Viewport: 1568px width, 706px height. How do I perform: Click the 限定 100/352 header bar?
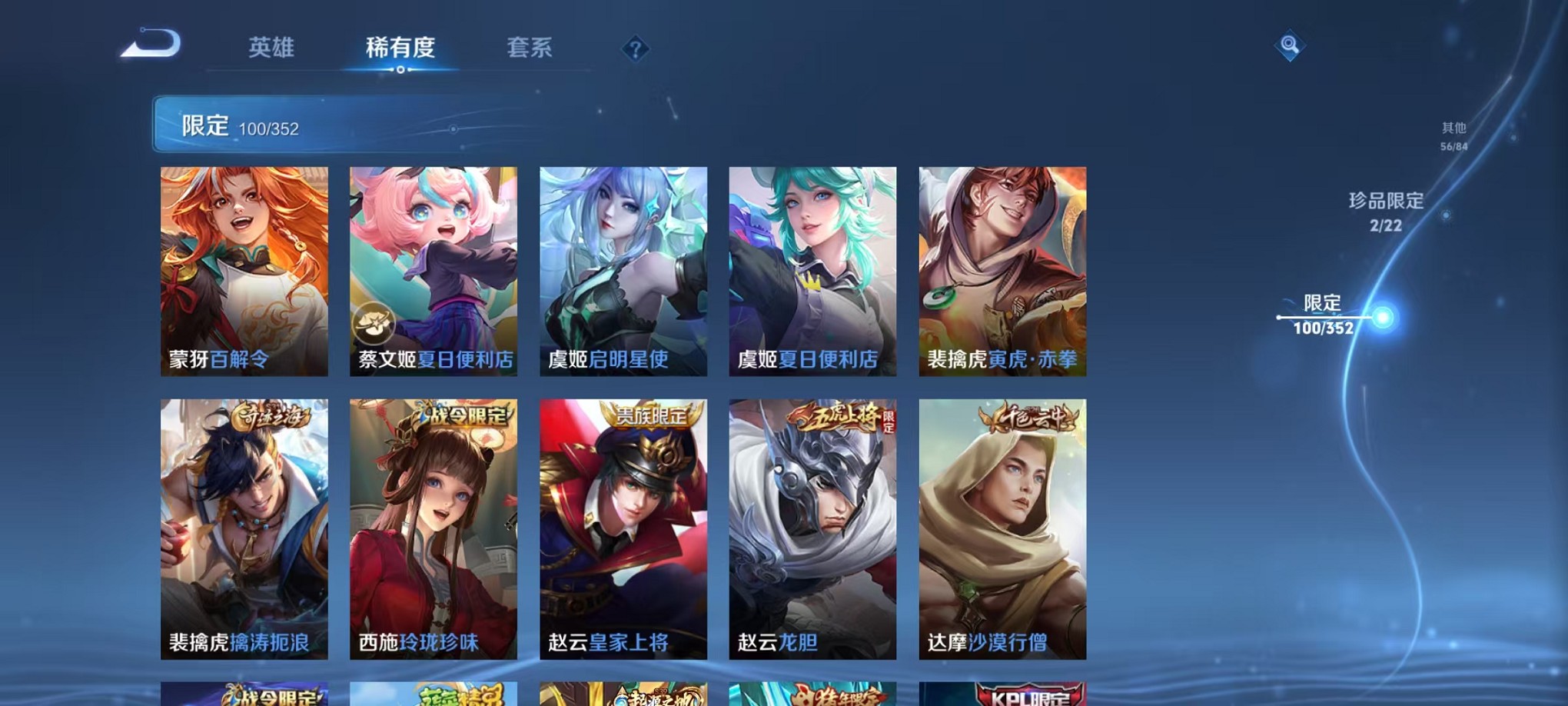(307, 123)
